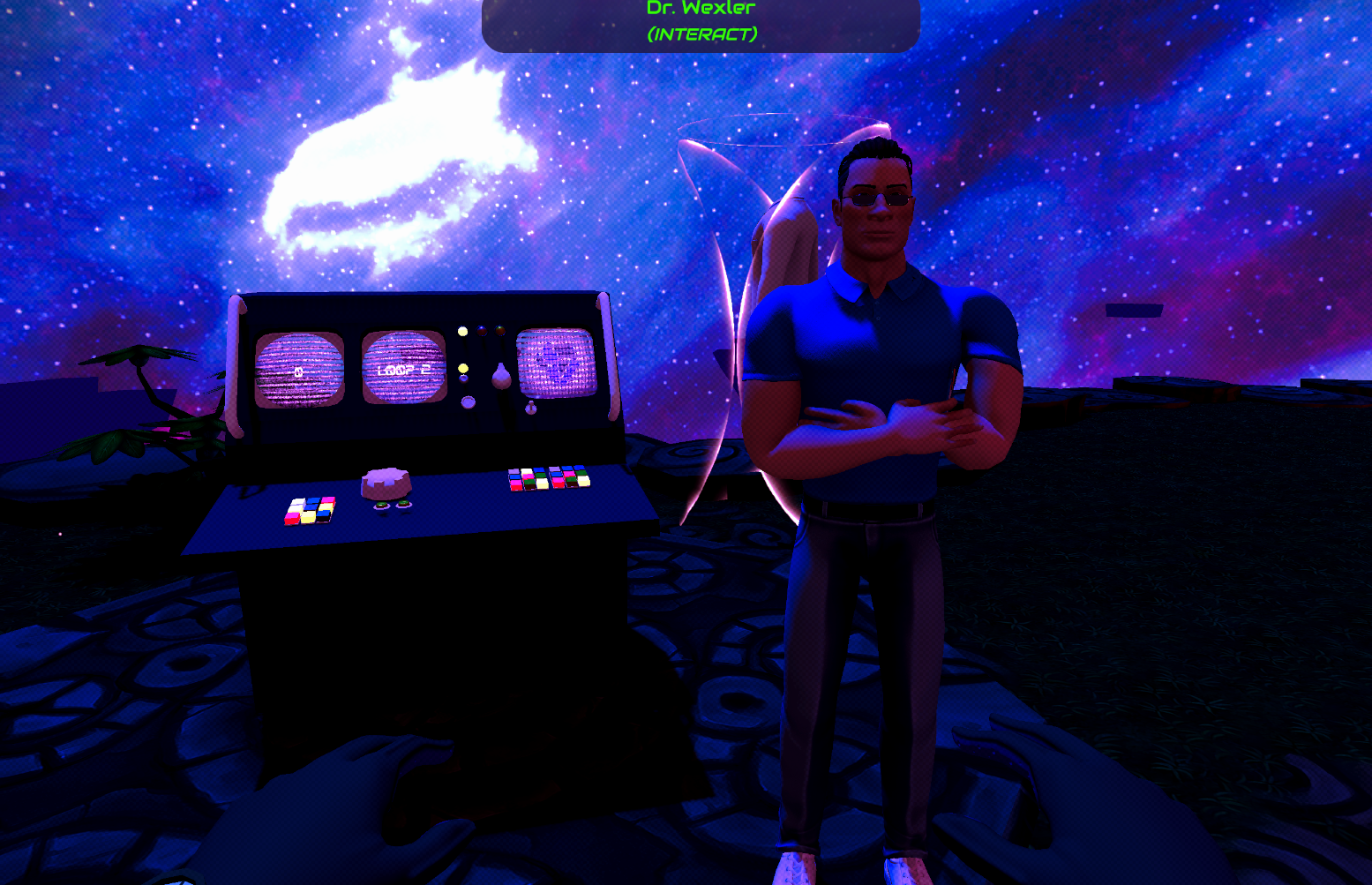
Task: Click the small crank switch beneath the lever
Action: (531, 408)
